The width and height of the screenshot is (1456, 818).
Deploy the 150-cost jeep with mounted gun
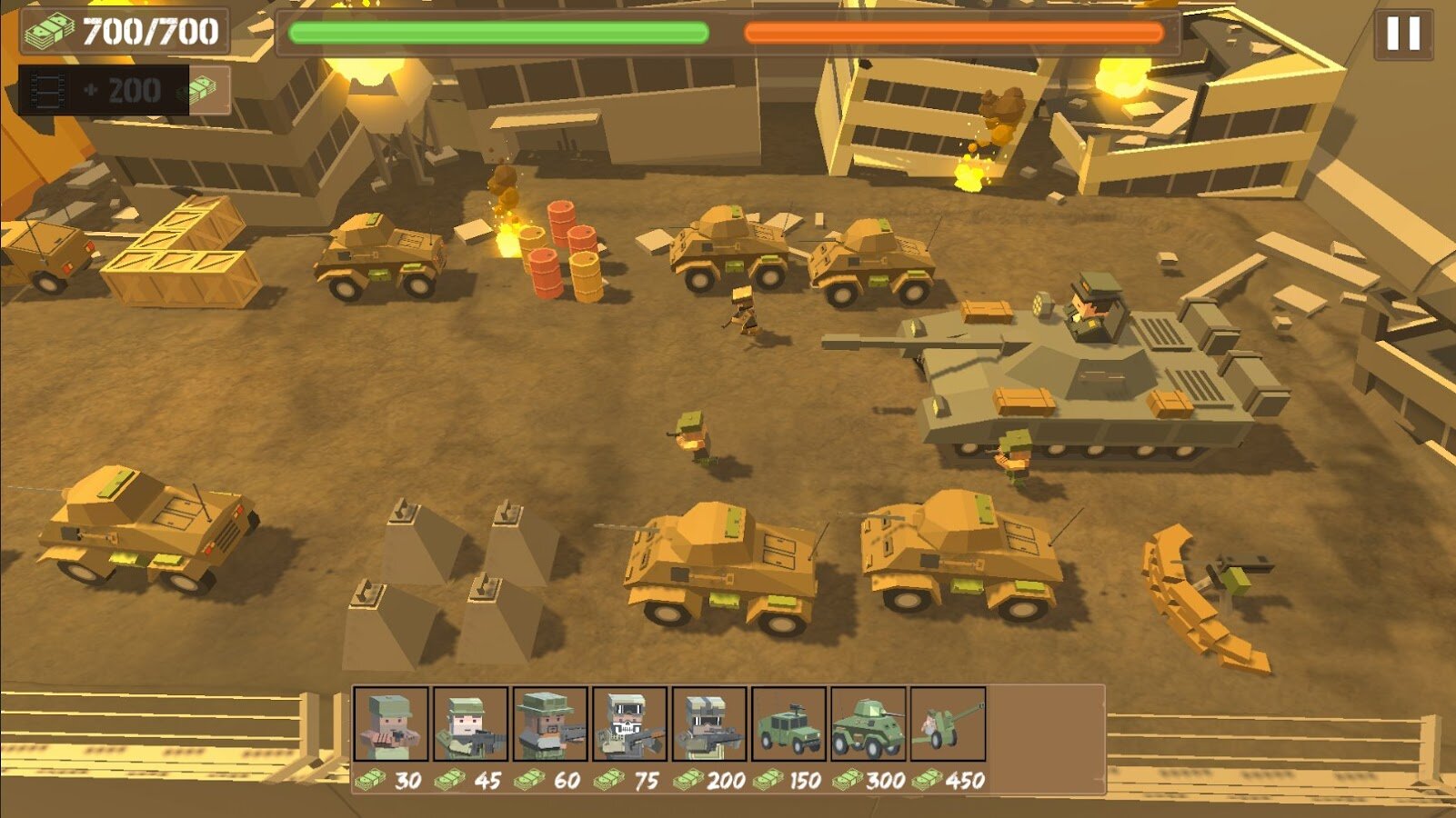[x=788, y=723]
